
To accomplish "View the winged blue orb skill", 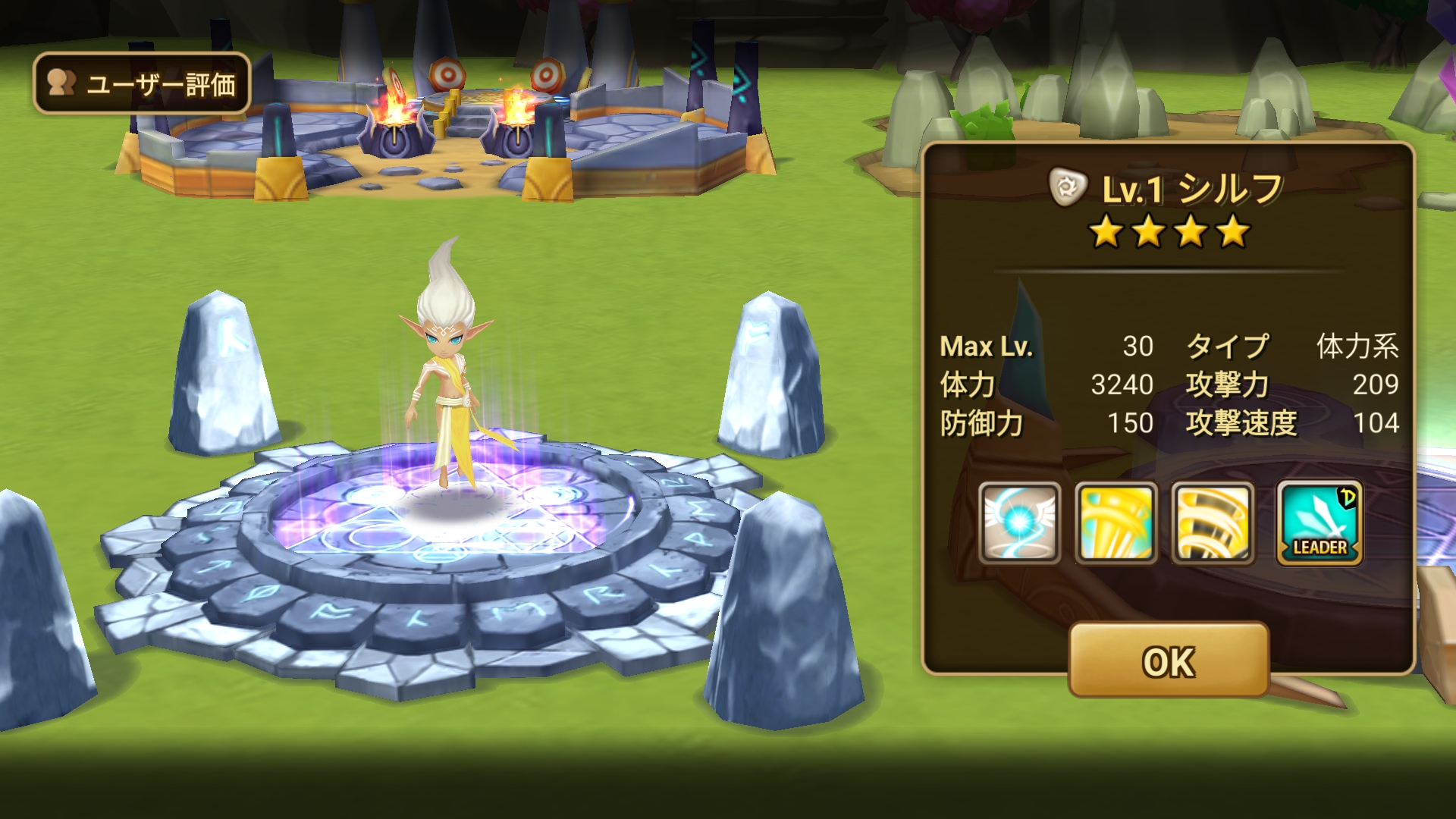I will [x=1019, y=523].
